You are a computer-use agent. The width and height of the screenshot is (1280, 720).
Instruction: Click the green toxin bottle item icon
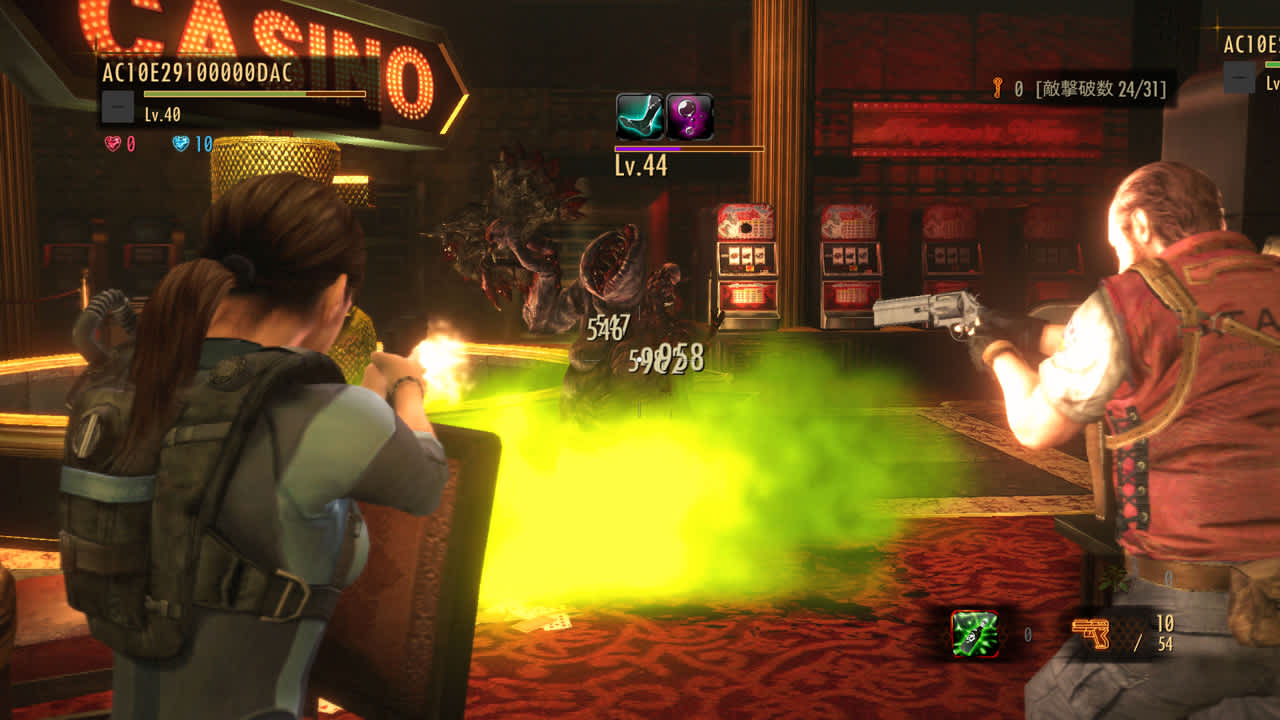click(x=975, y=633)
